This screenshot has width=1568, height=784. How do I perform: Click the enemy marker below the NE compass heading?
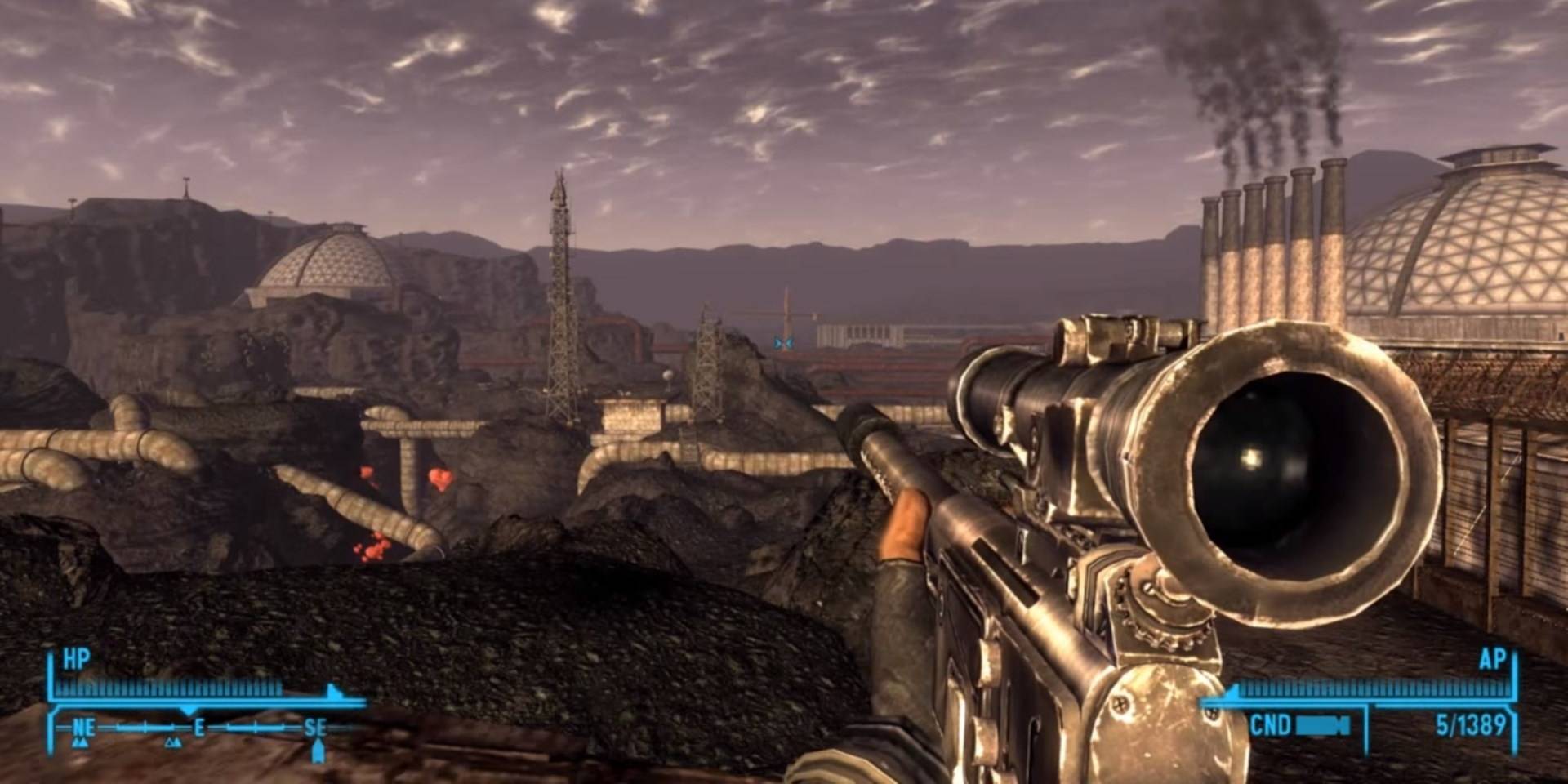click(x=82, y=744)
